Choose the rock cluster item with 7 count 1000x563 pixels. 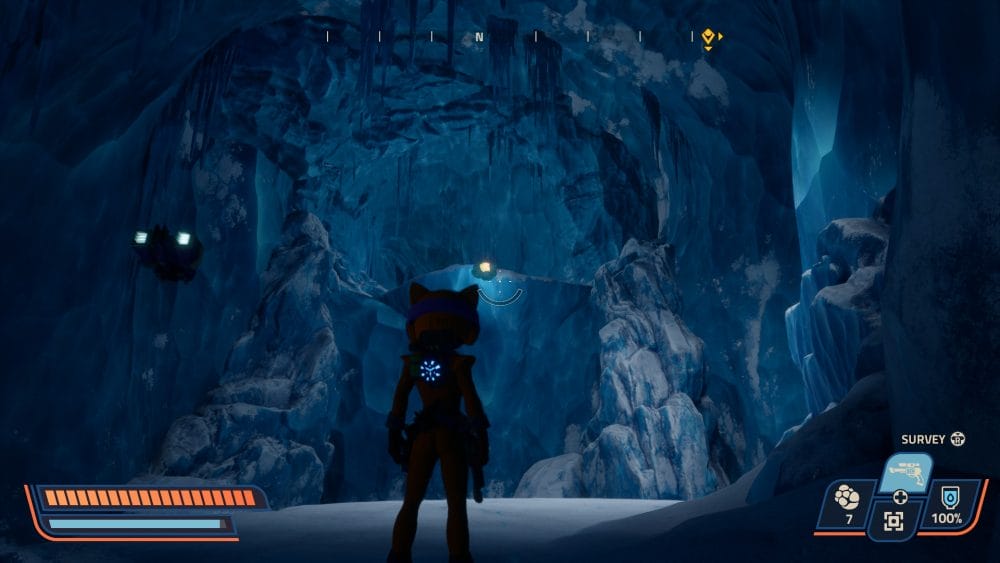[846, 504]
